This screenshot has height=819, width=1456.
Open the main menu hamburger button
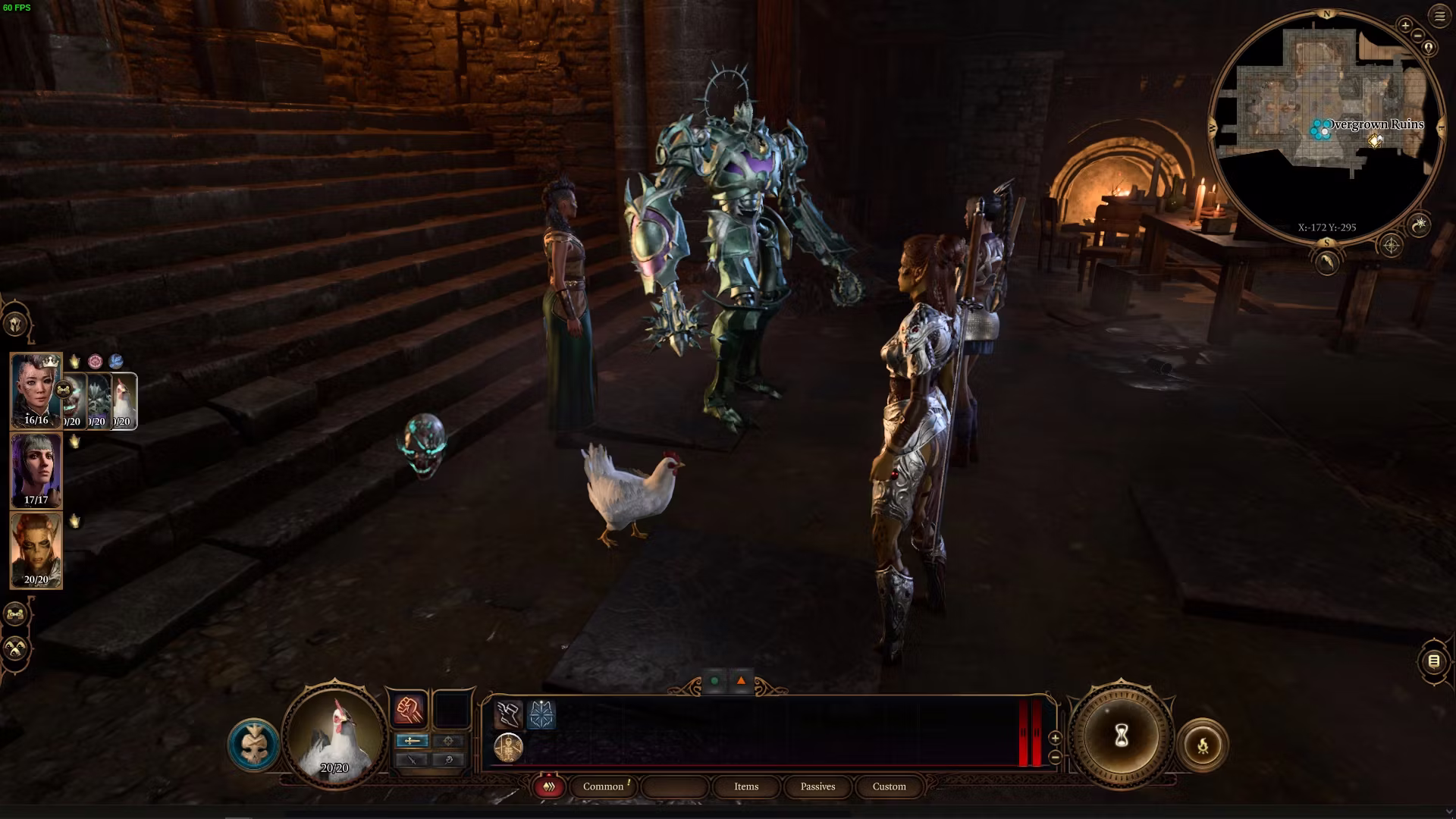(x=1439, y=16)
